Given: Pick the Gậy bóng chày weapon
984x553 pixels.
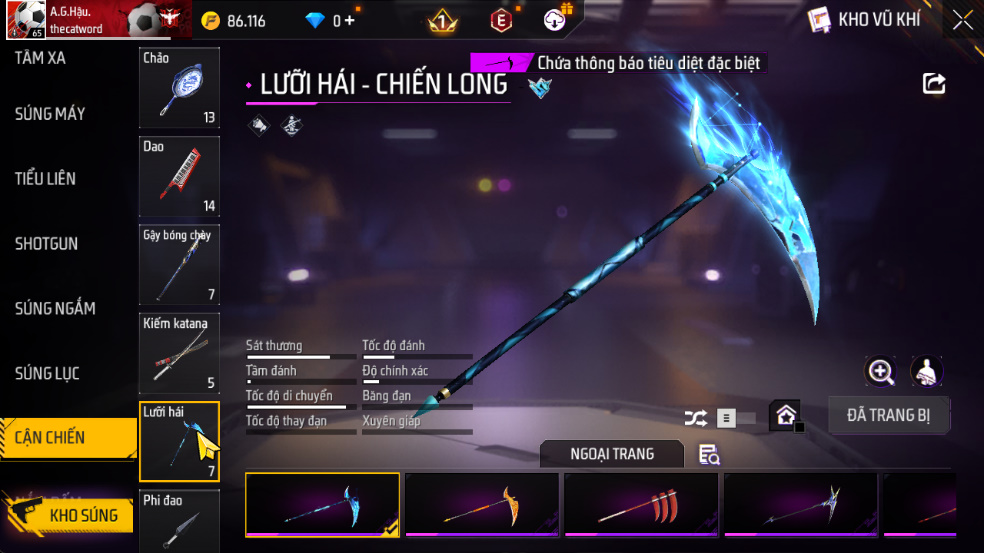Looking at the screenshot, I should pos(179,264).
